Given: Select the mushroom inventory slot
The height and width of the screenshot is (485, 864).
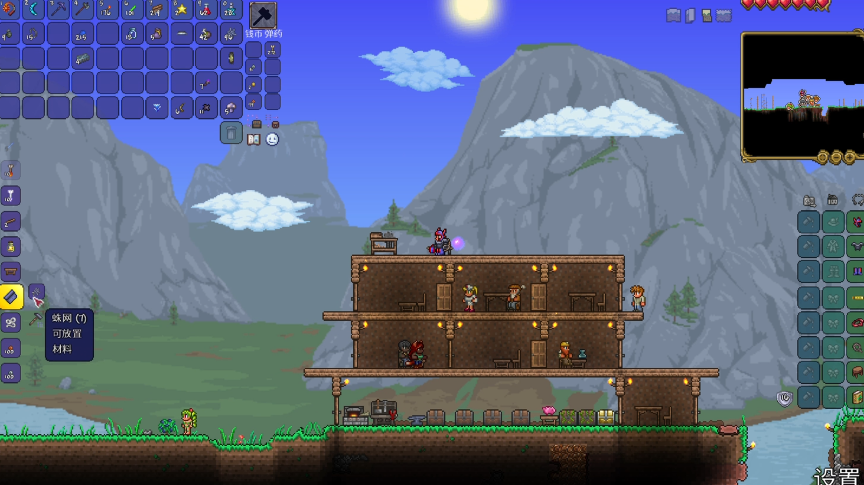Looking at the screenshot, I should 231,107.
